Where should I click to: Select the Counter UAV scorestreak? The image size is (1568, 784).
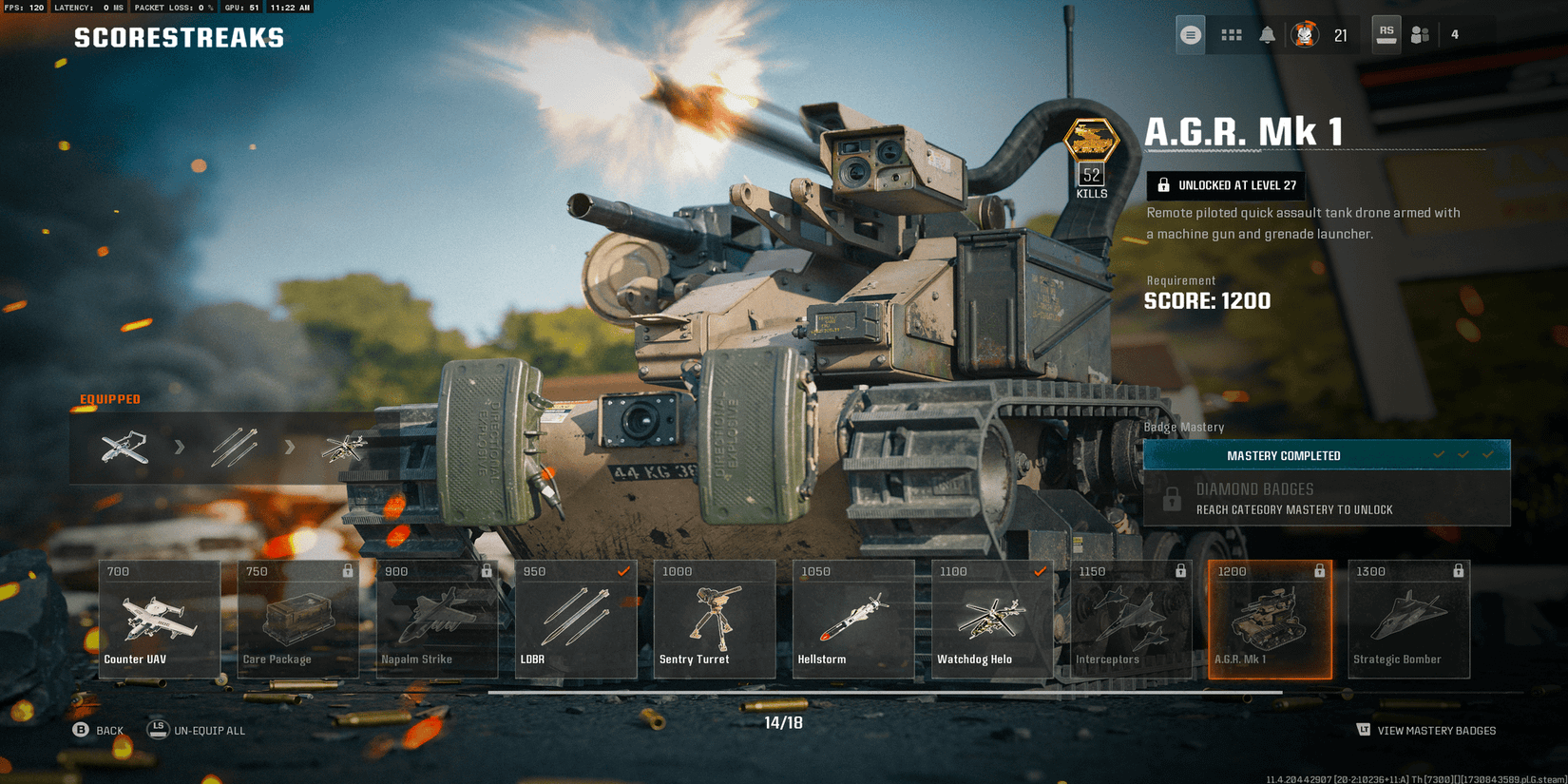[x=159, y=618]
